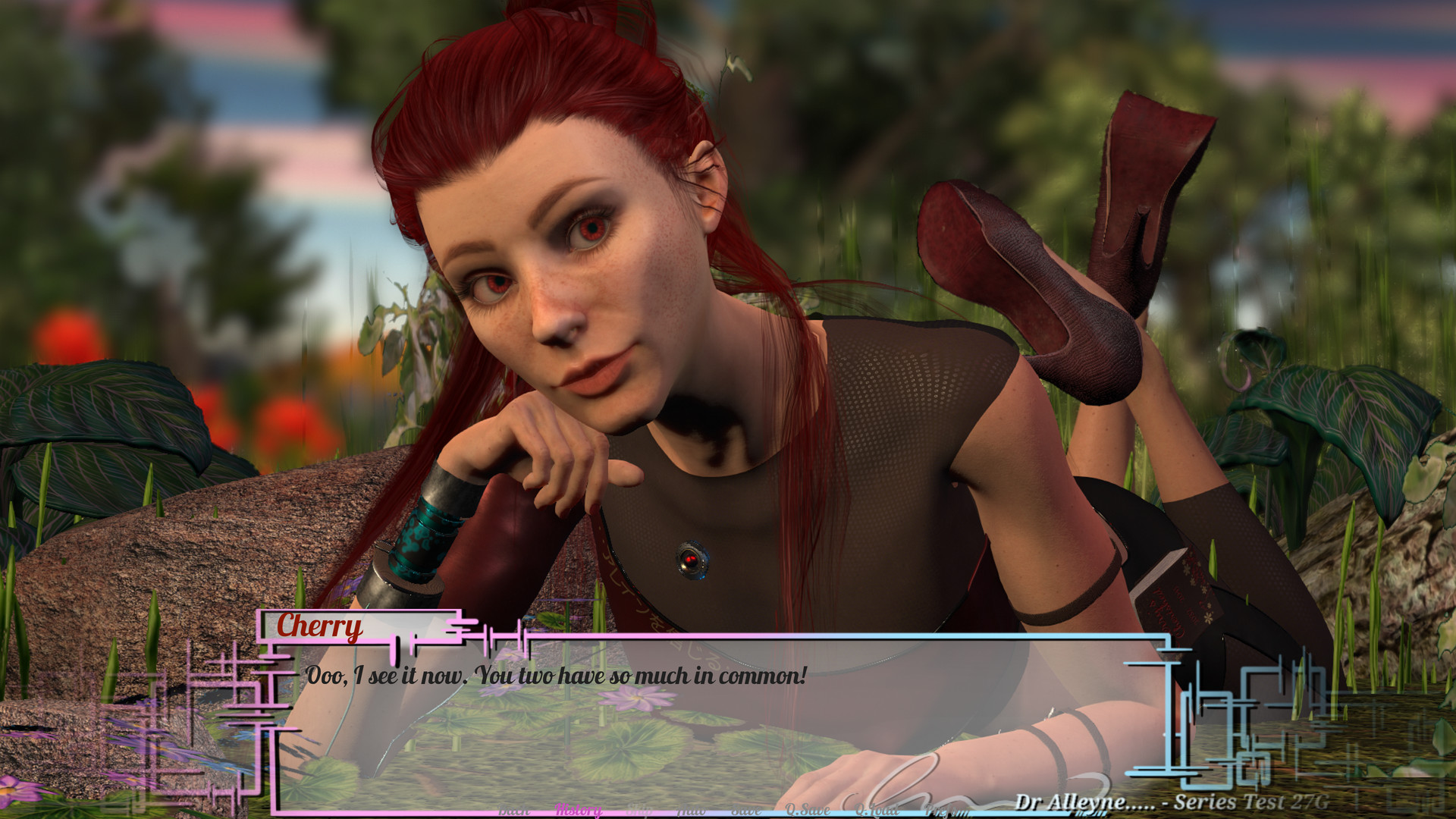Perform a Q.Save quick save
This screenshot has height=819, width=1456.
pyautogui.click(x=808, y=810)
